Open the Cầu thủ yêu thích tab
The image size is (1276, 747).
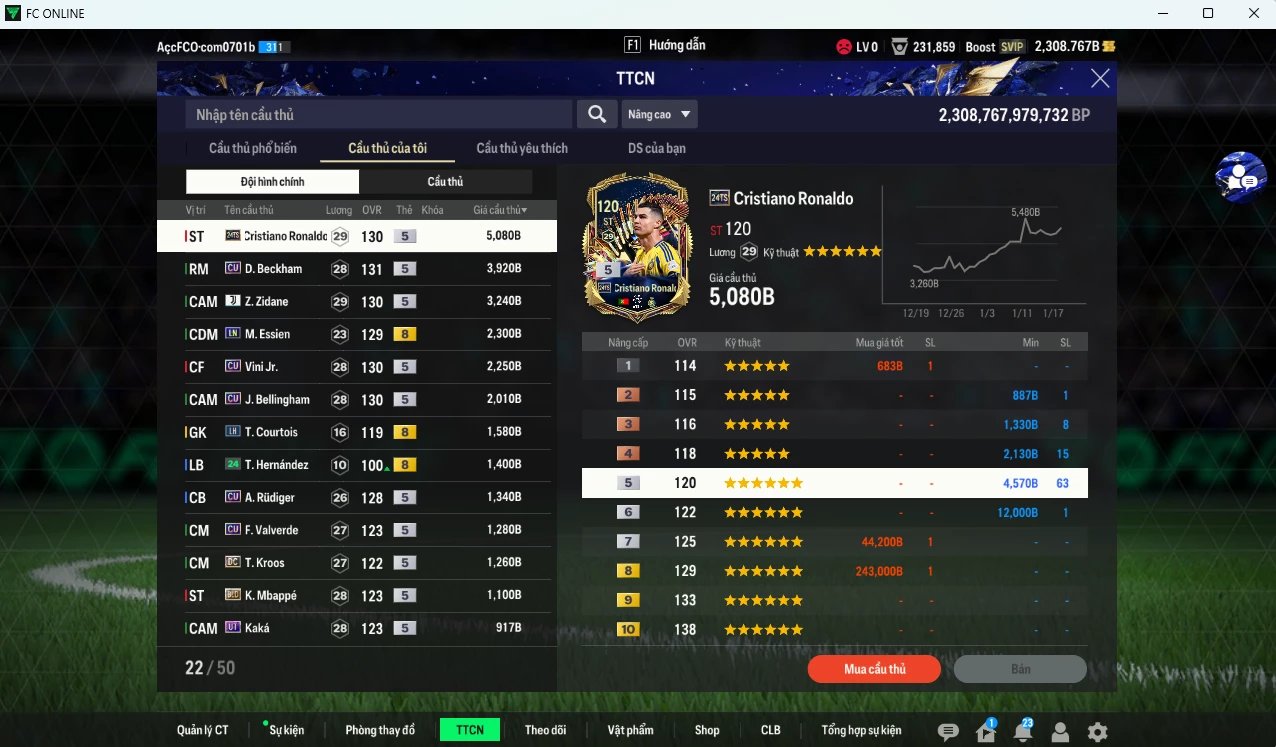pyautogui.click(x=522, y=148)
